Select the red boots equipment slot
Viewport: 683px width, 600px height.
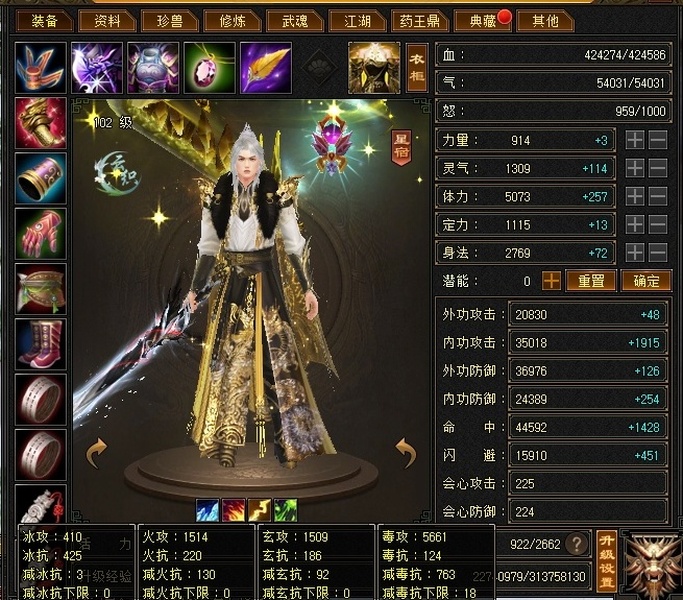[x=41, y=344]
